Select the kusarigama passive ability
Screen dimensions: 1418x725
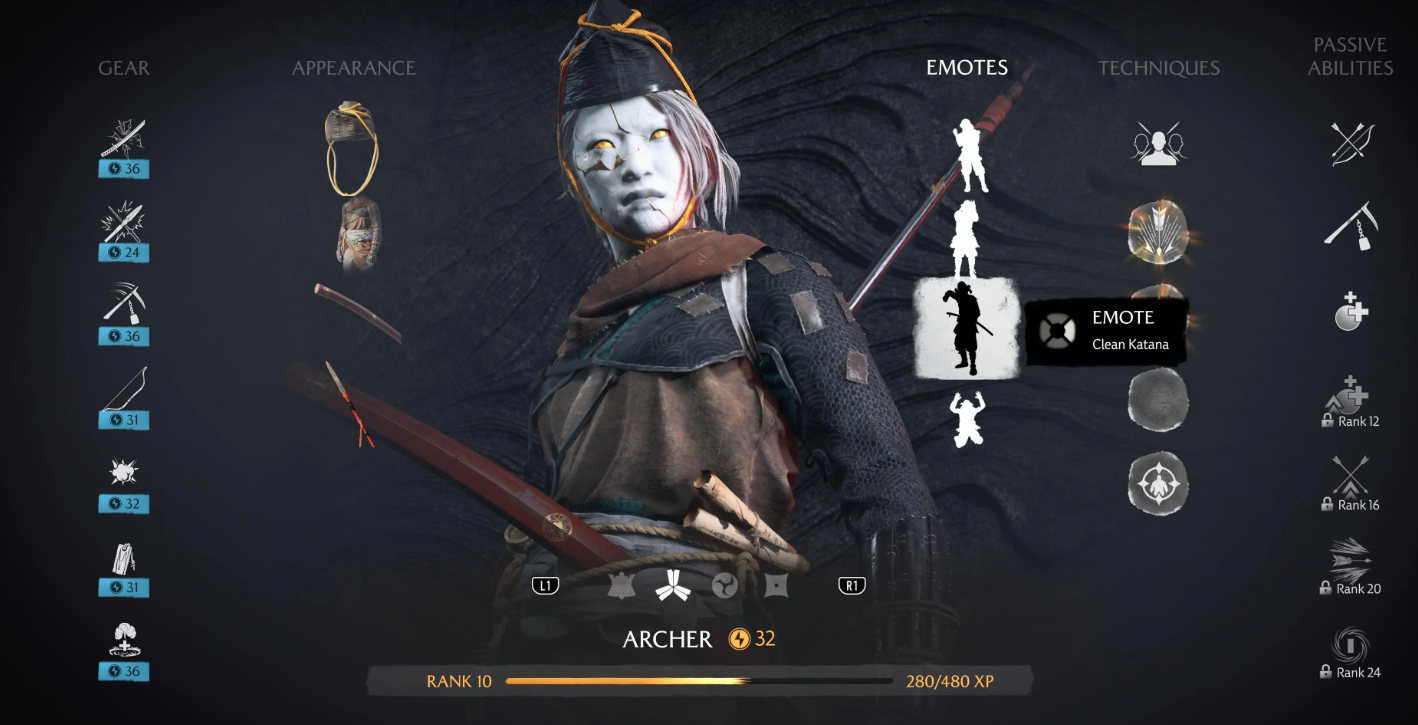[x=1351, y=228]
